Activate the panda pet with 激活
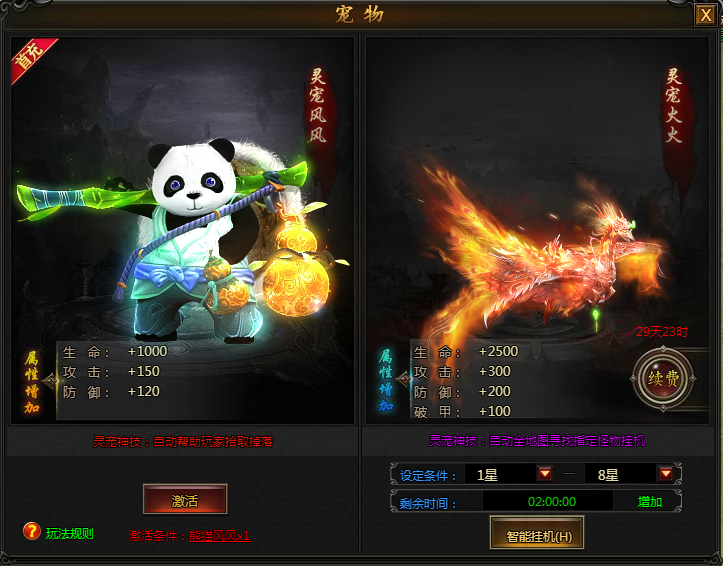This screenshot has width=723, height=566. [x=185, y=498]
